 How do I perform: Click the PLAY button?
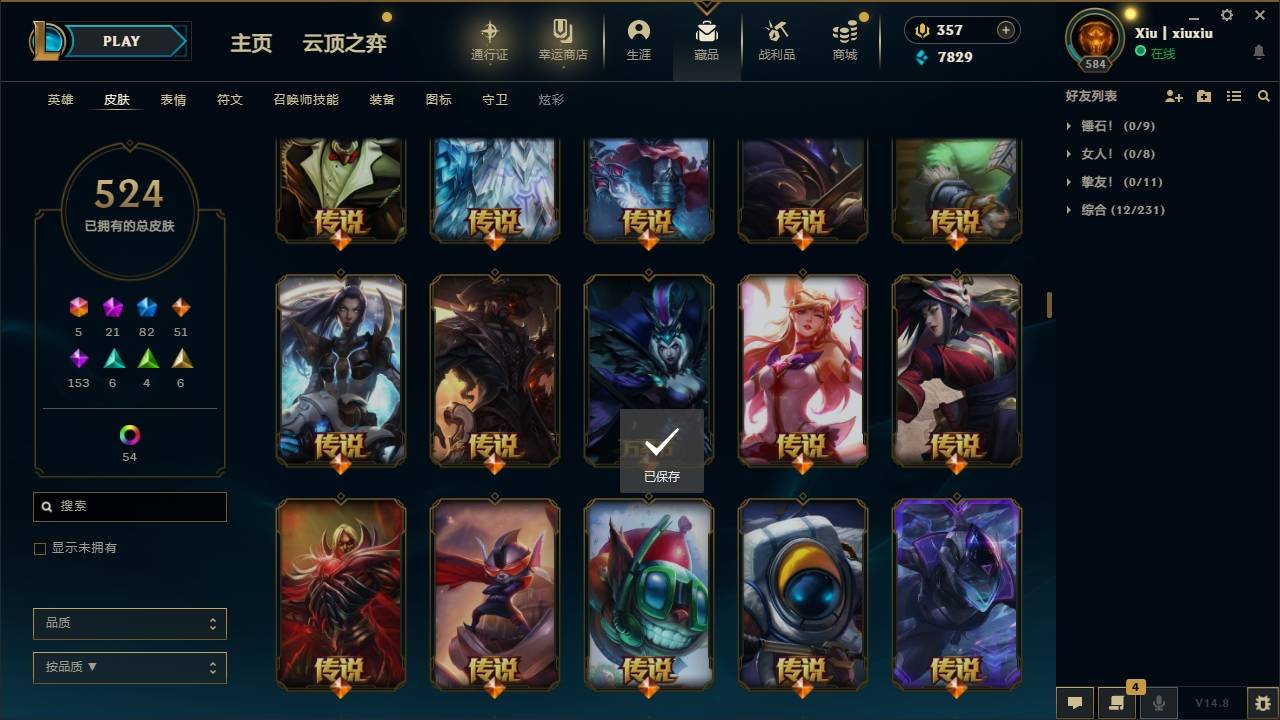click(121, 41)
